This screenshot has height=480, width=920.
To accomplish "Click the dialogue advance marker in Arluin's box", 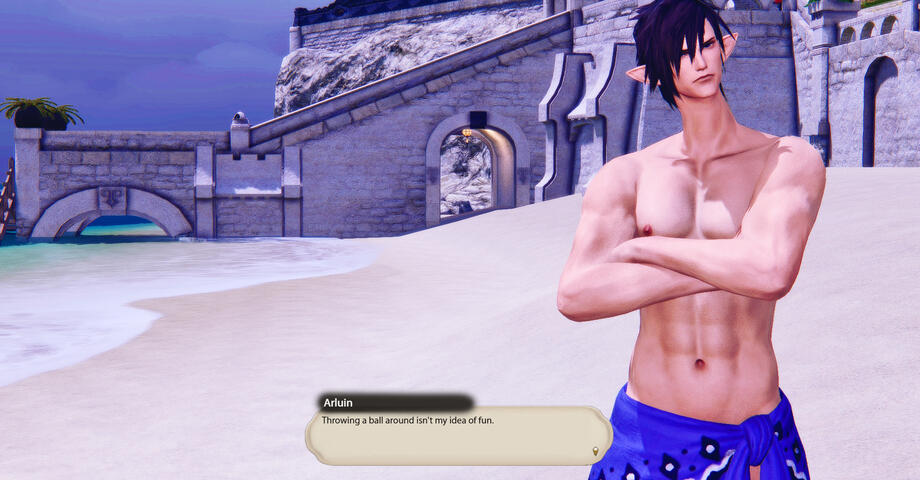I will click(x=596, y=451).
